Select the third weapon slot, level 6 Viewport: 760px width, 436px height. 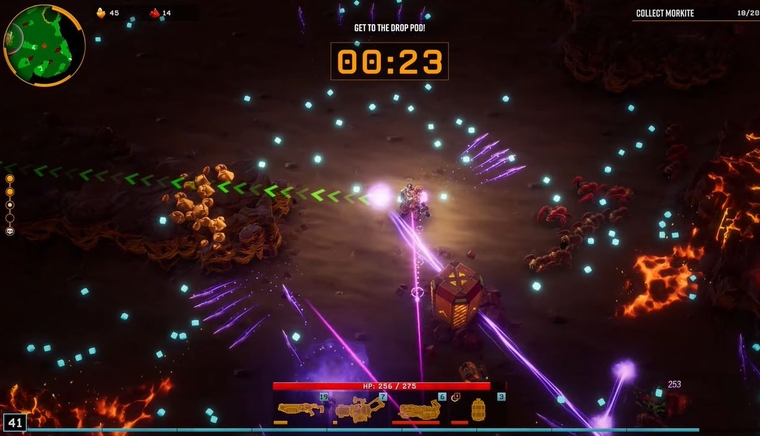419,408
